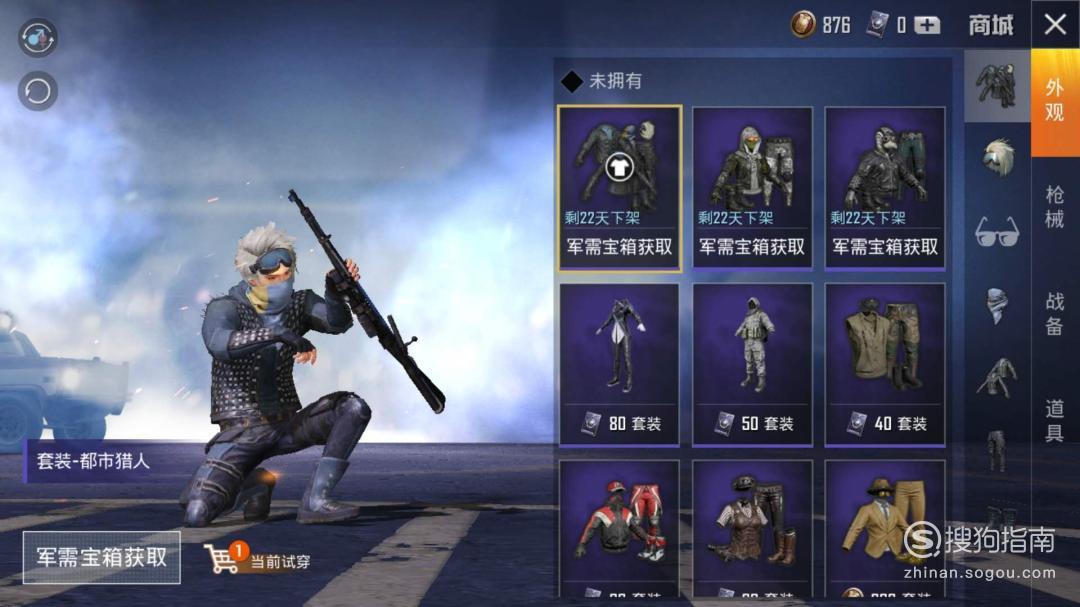
Task: Open the 道具 items tab
Action: (x=1055, y=420)
